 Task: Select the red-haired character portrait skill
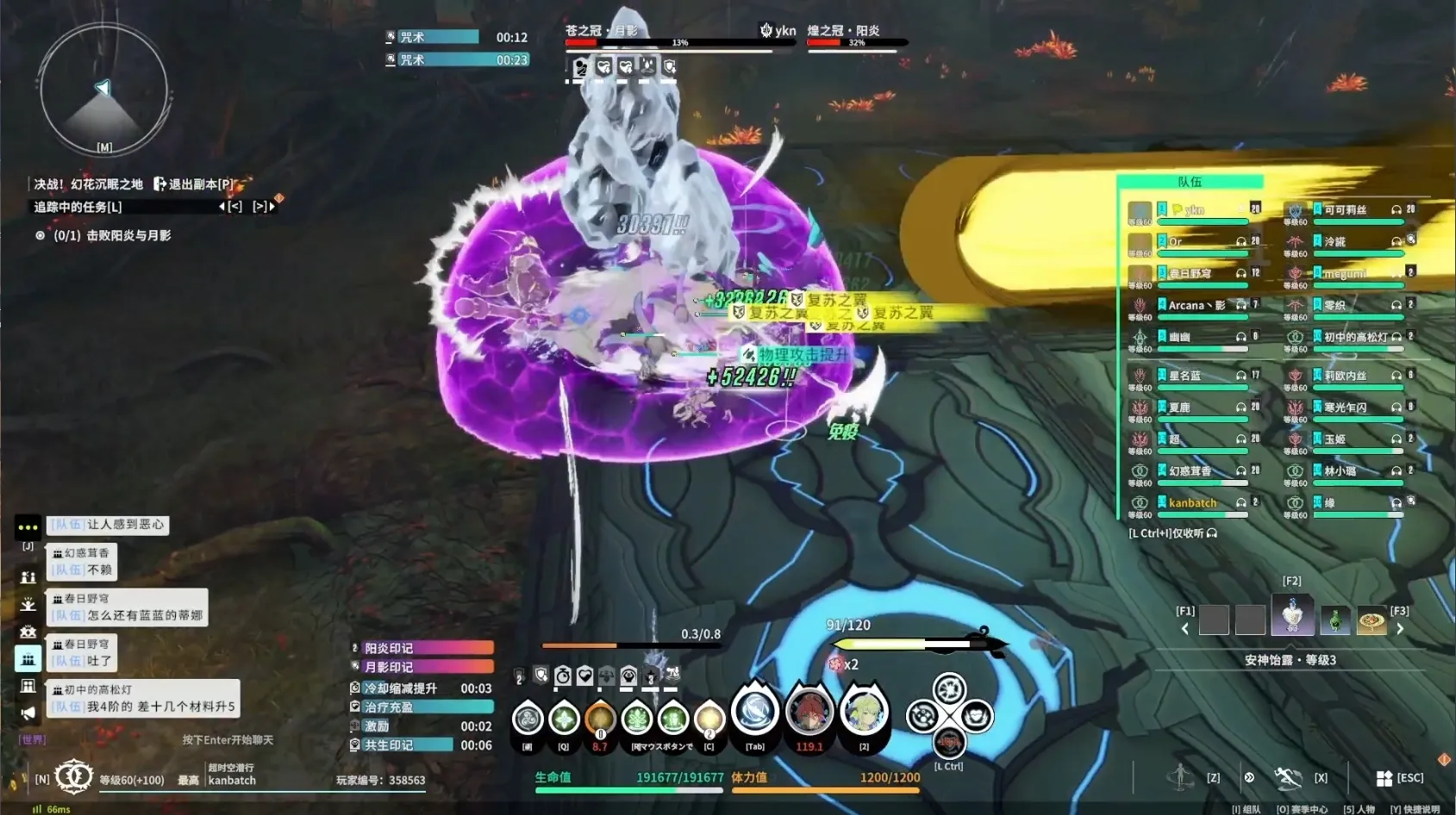tap(809, 713)
